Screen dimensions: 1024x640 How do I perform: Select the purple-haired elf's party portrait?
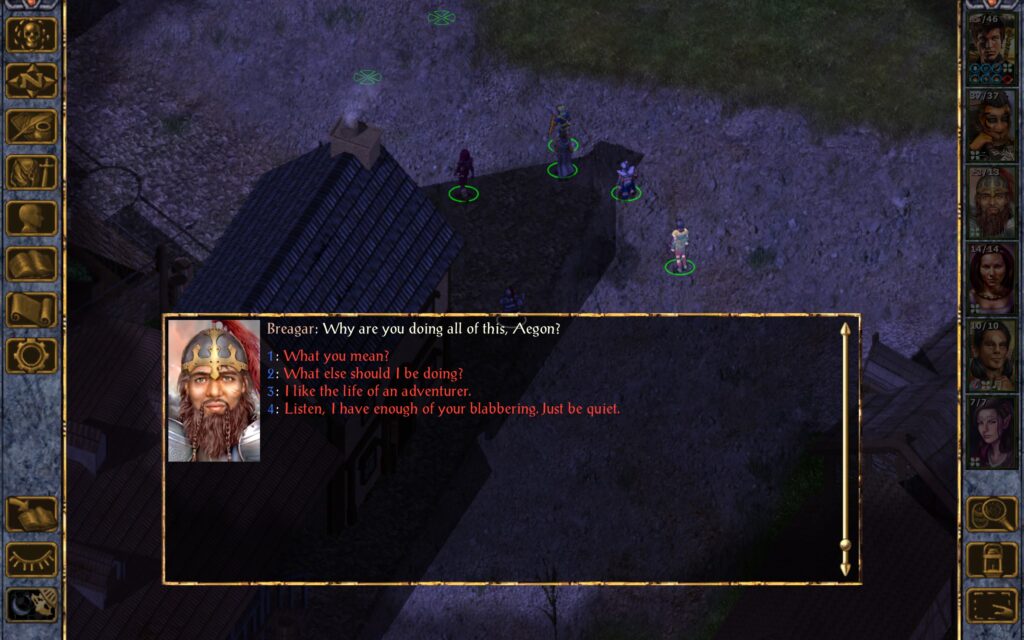[990, 434]
